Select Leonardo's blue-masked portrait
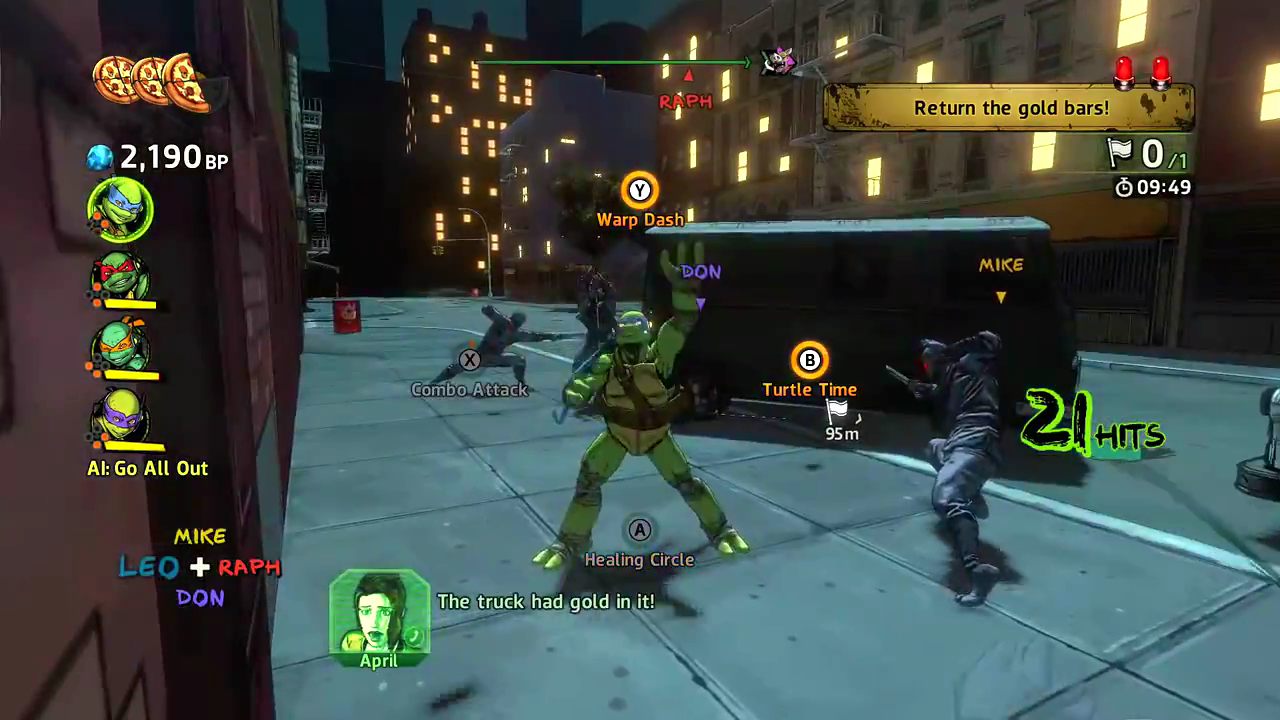The height and width of the screenshot is (720, 1280). [x=121, y=210]
